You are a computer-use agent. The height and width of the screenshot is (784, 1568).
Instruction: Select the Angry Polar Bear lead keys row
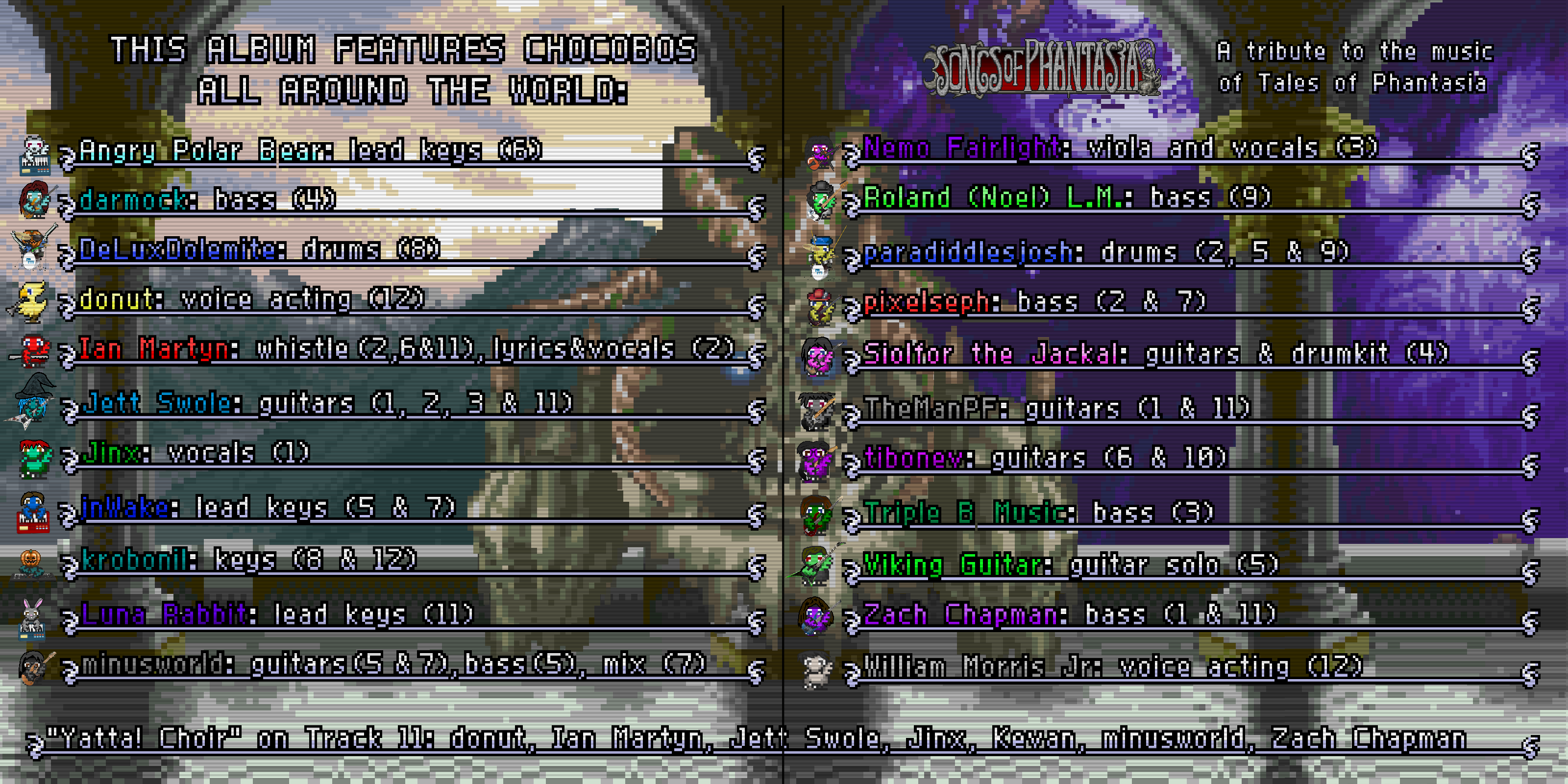pyautogui.click(x=311, y=150)
